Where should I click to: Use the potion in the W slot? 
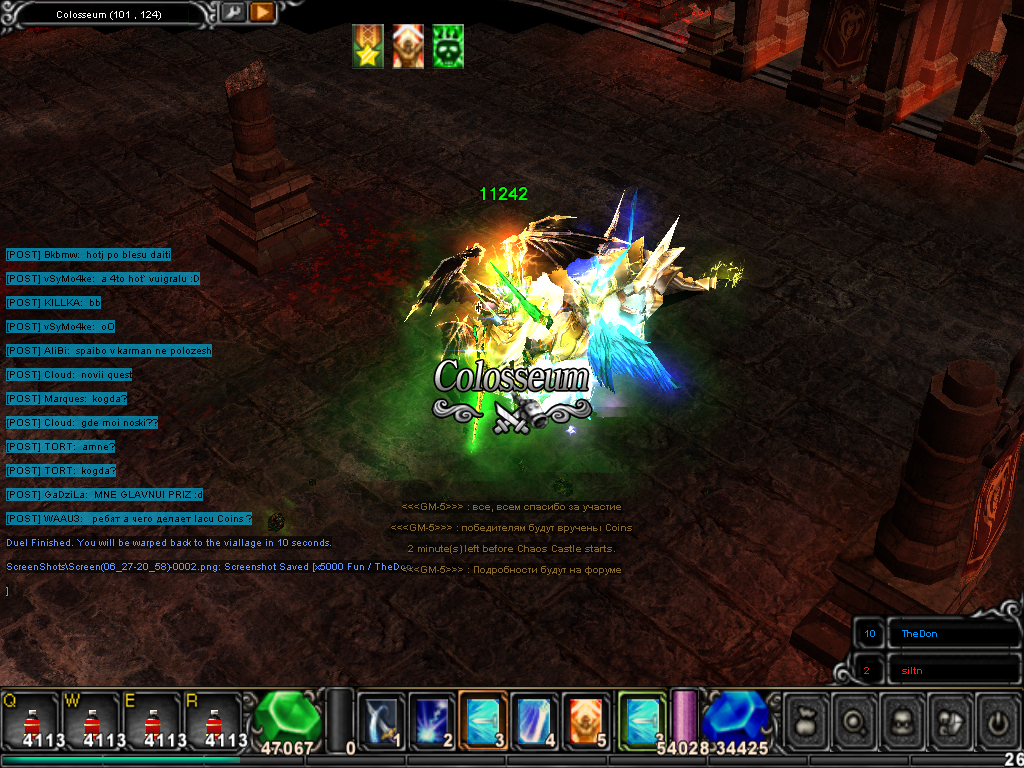click(92, 720)
